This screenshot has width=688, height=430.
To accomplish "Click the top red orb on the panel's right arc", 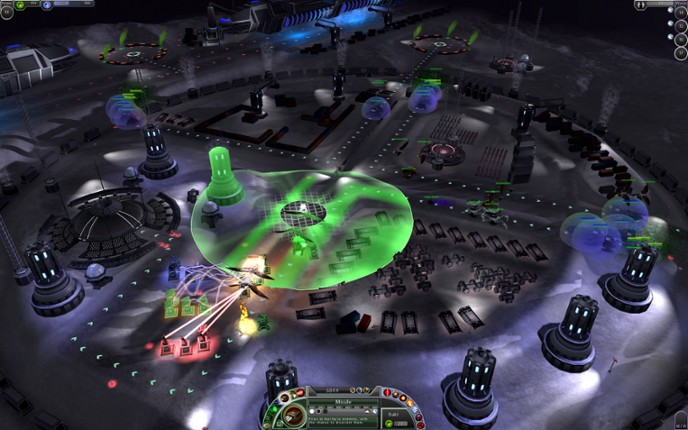I will [x=387, y=392].
